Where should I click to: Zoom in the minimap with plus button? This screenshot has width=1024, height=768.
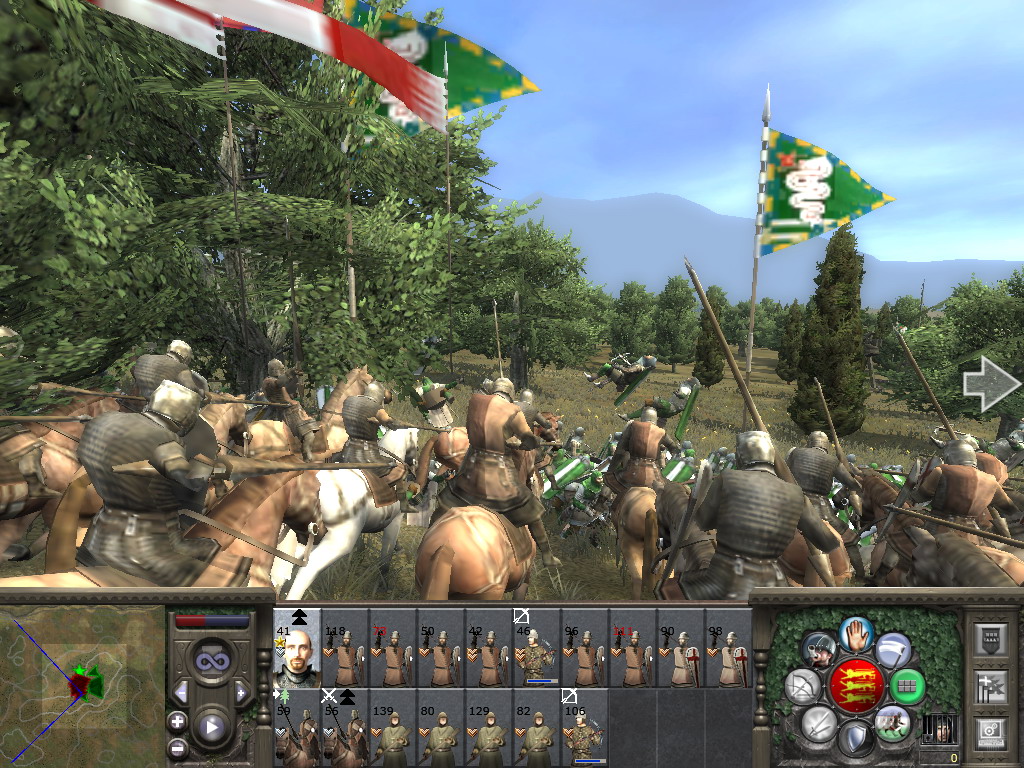[x=177, y=721]
